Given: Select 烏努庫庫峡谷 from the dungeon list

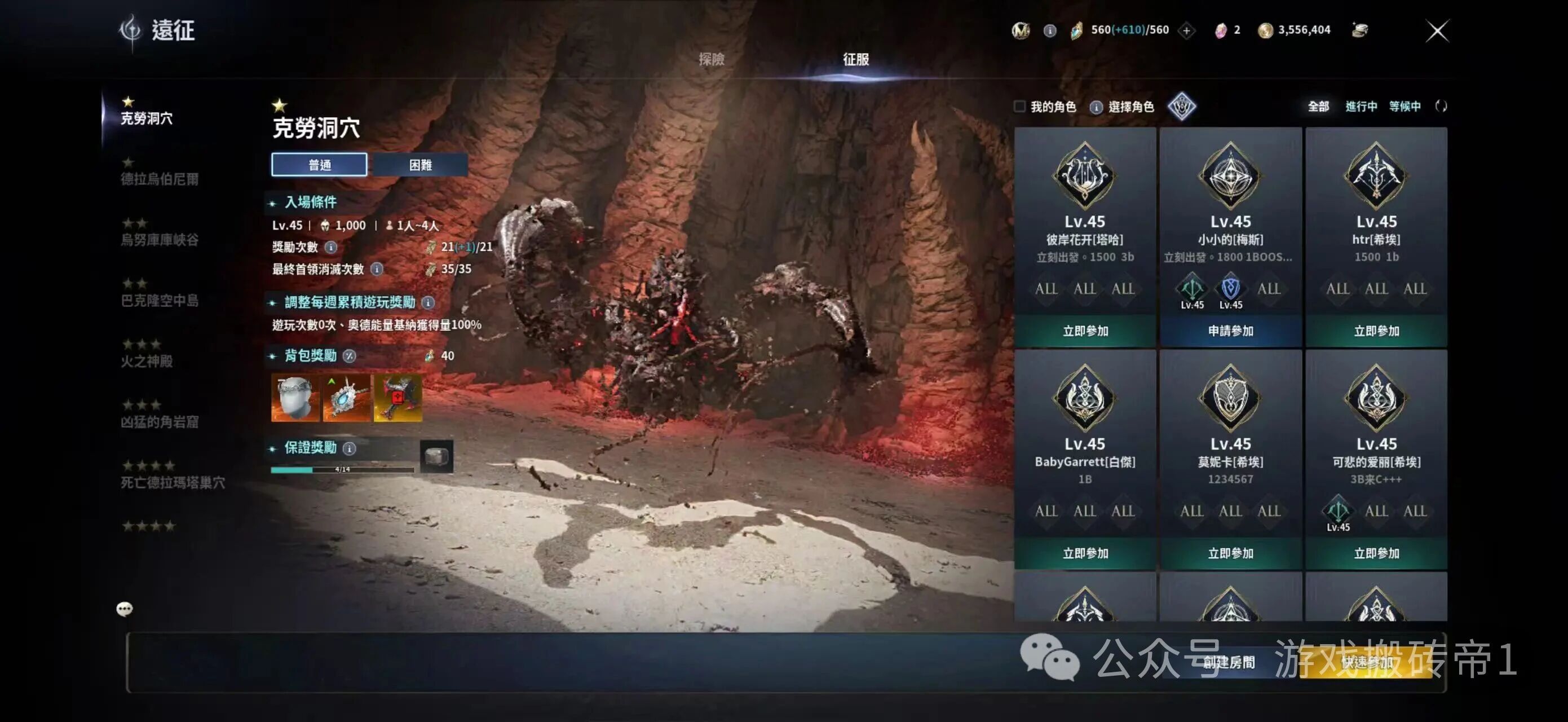Looking at the screenshot, I should (x=160, y=239).
